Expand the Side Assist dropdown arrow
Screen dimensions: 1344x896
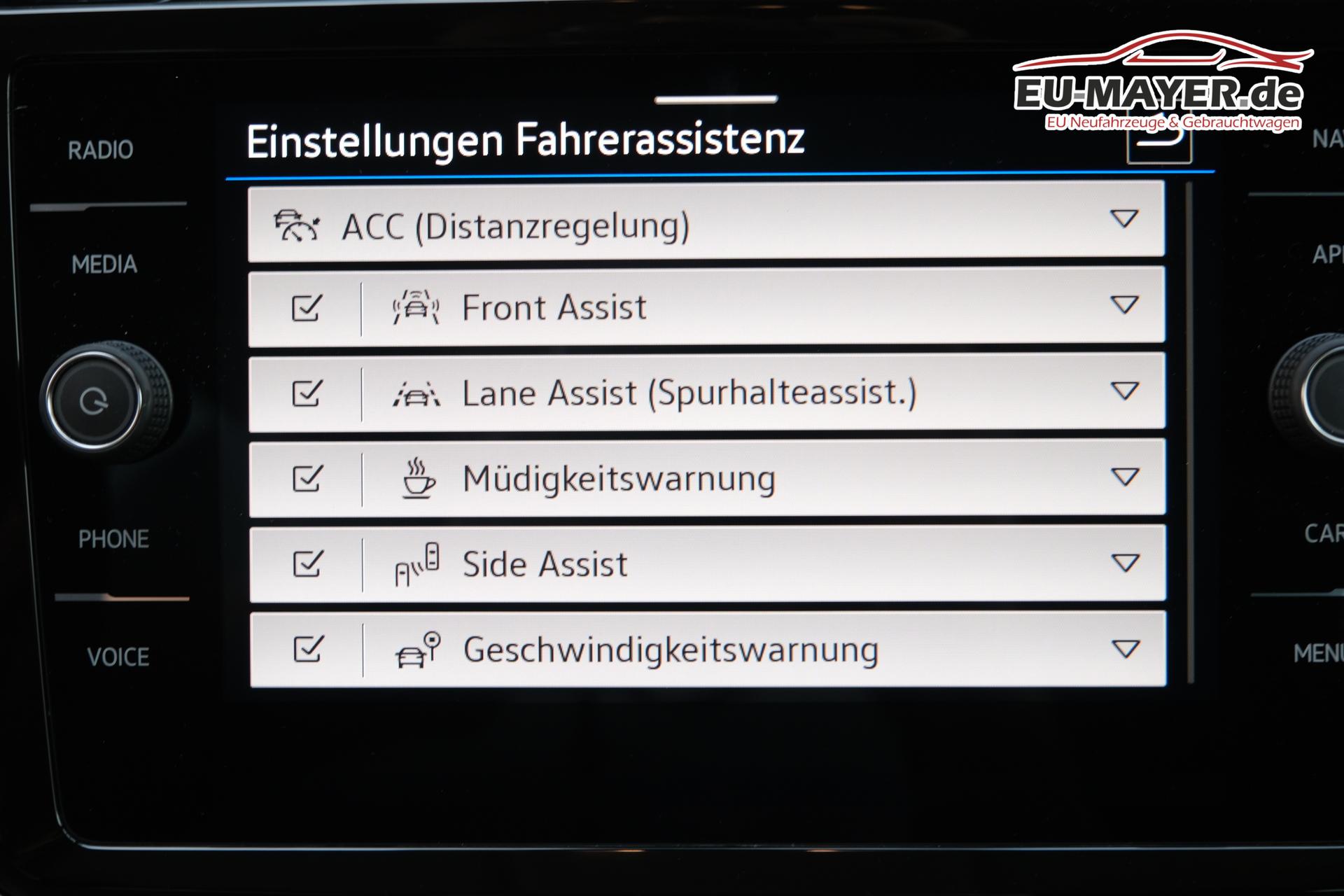pyautogui.click(x=1125, y=563)
